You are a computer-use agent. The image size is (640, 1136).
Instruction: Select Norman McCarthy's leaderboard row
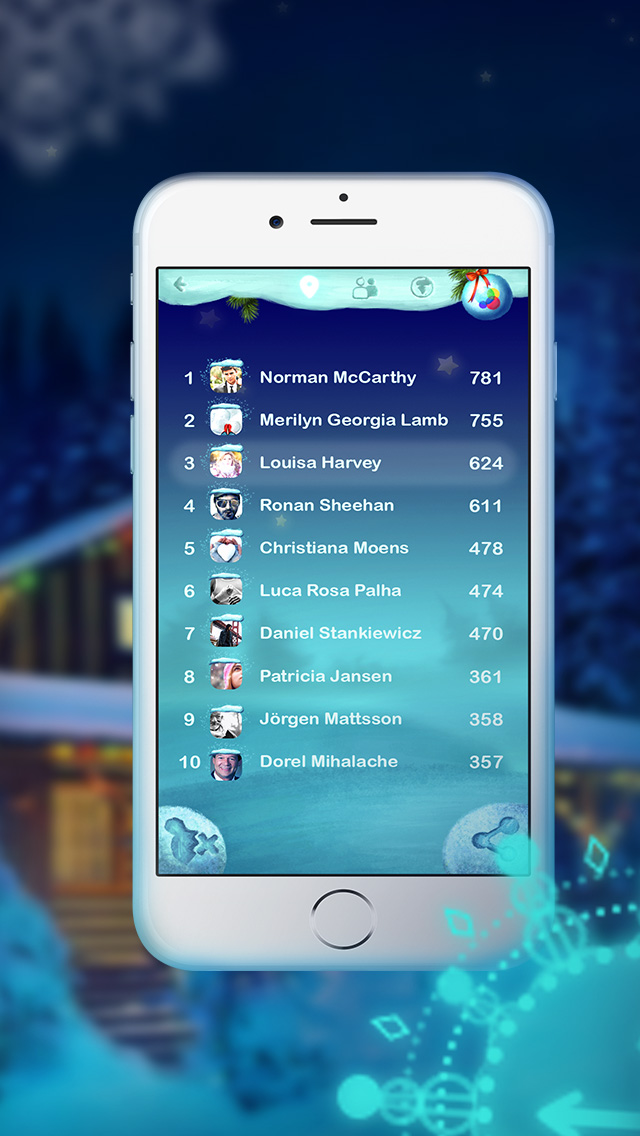342,378
